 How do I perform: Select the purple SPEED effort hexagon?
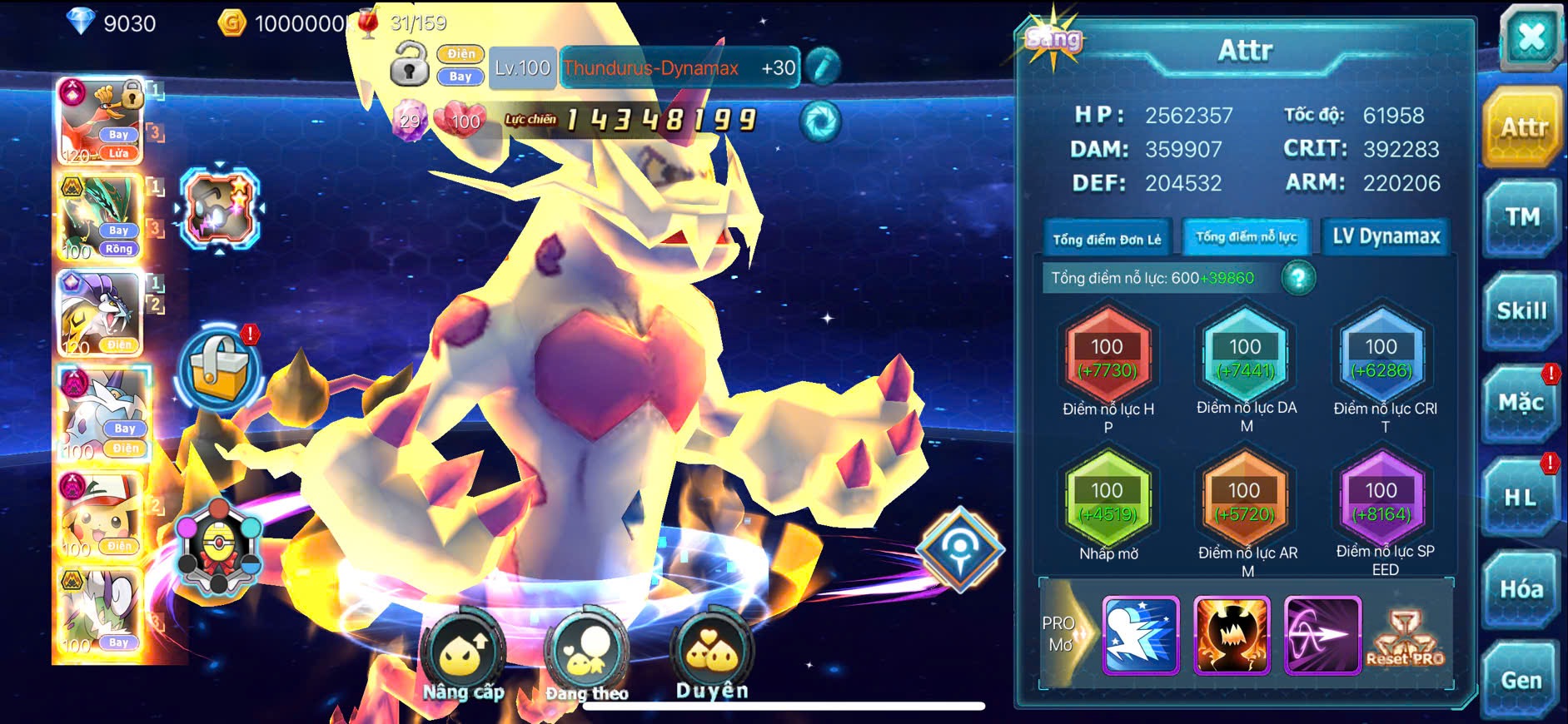[x=1381, y=500]
